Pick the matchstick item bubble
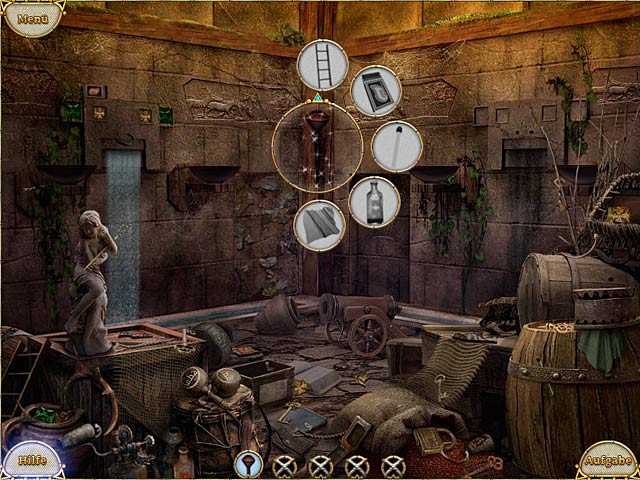 pyautogui.click(x=396, y=146)
